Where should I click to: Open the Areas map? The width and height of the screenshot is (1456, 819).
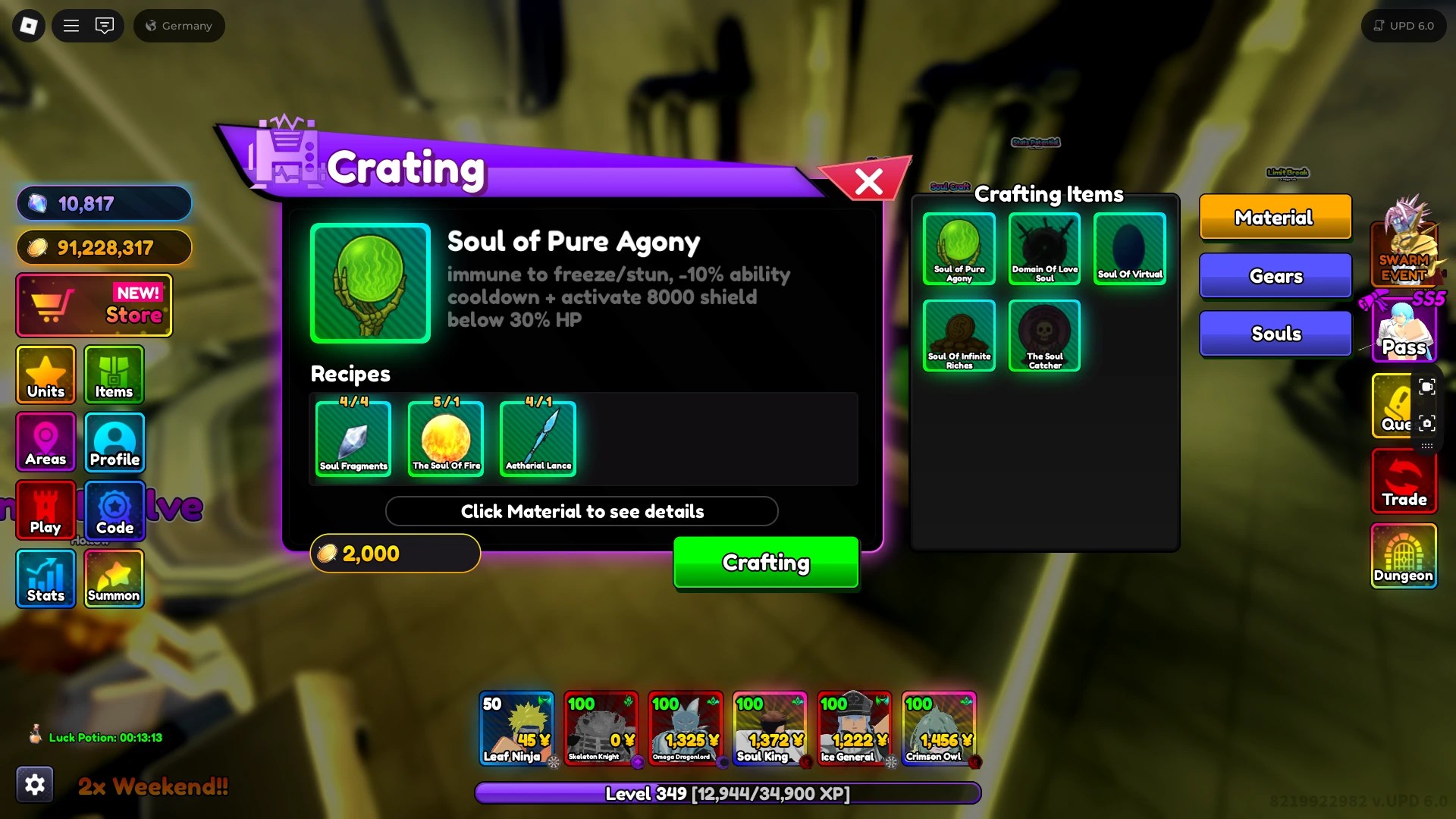point(45,442)
